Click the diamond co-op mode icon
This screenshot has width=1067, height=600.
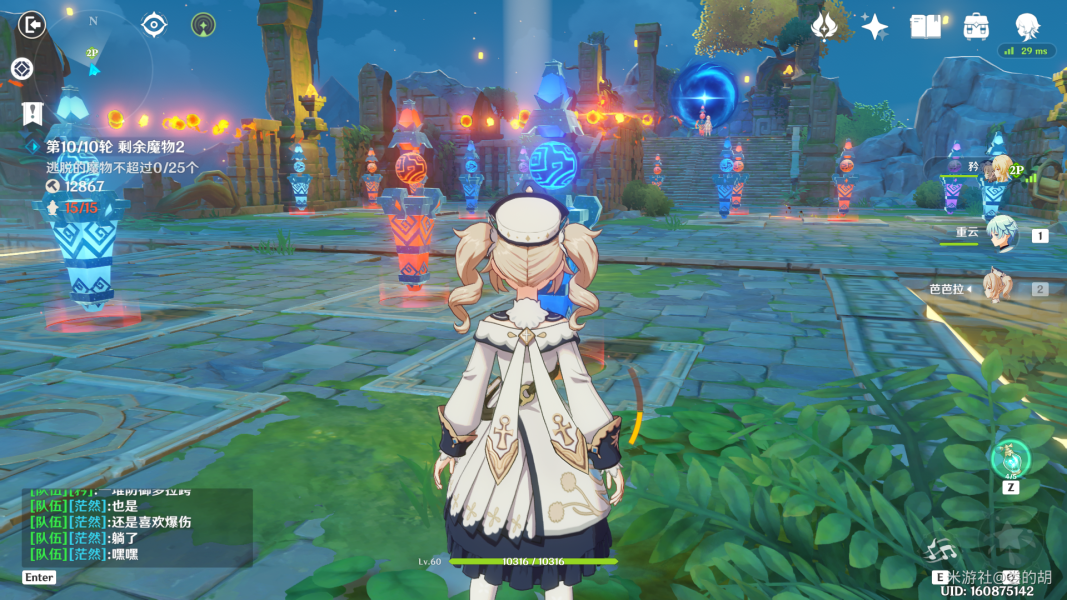22,69
